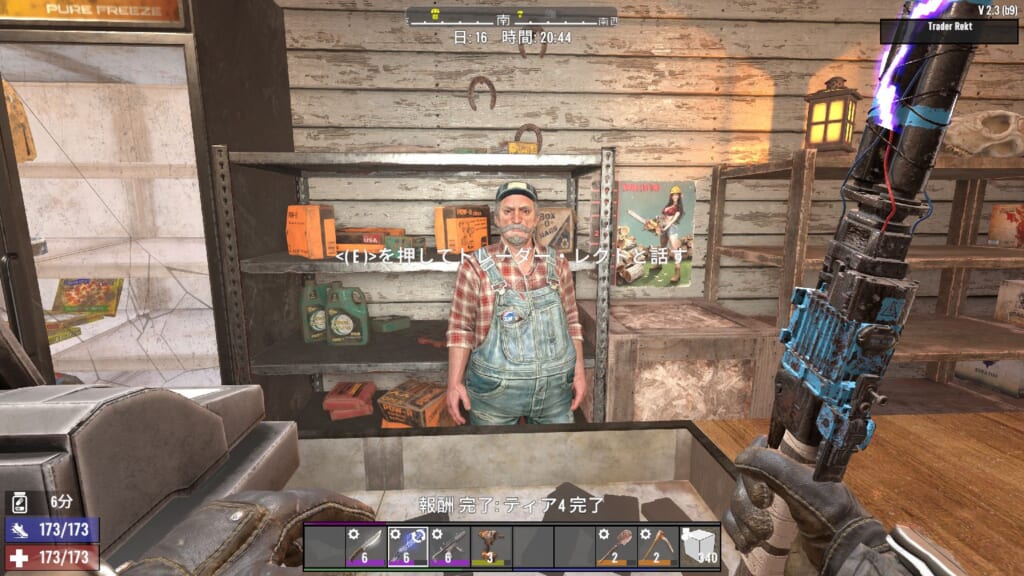
Task: Select the hunting knife hotbar slot
Action: coord(366,546)
